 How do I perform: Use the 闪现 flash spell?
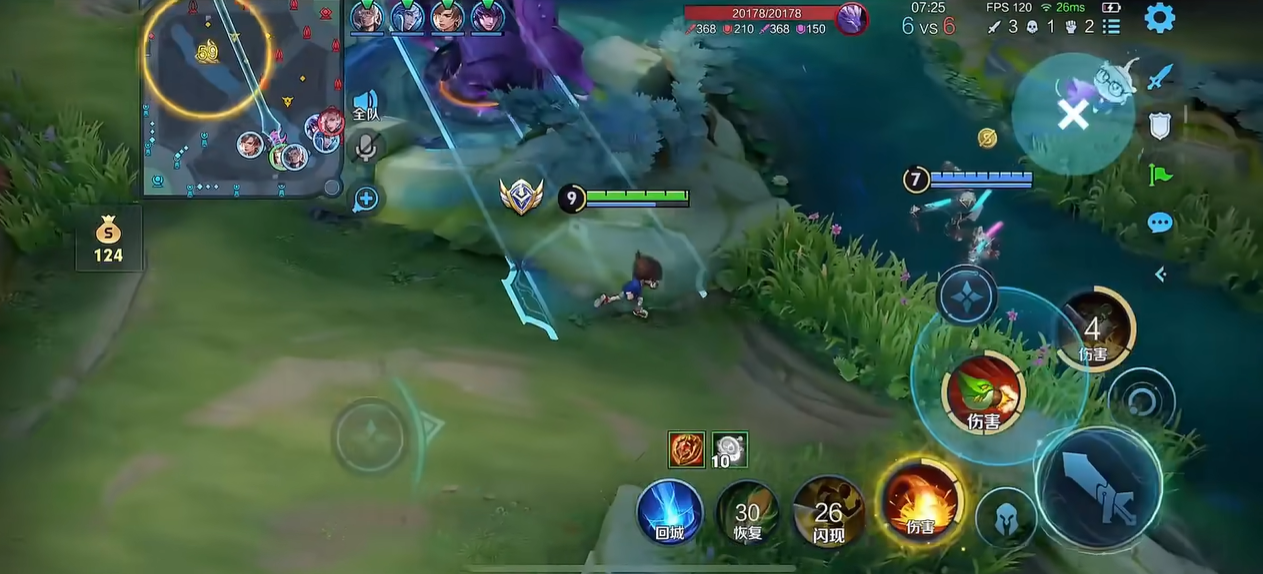click(828, 512)
